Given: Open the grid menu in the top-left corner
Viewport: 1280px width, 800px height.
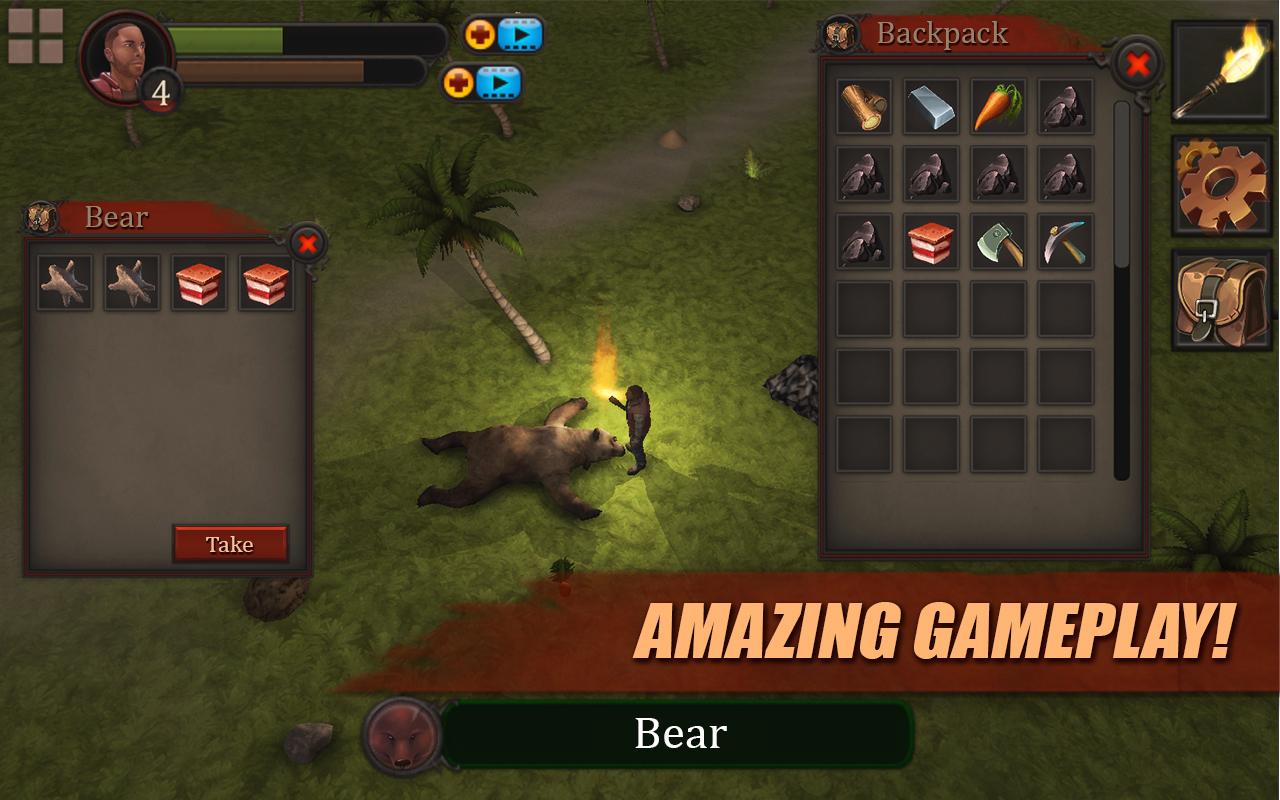Looking at the screenshot, I should [34, 34].
